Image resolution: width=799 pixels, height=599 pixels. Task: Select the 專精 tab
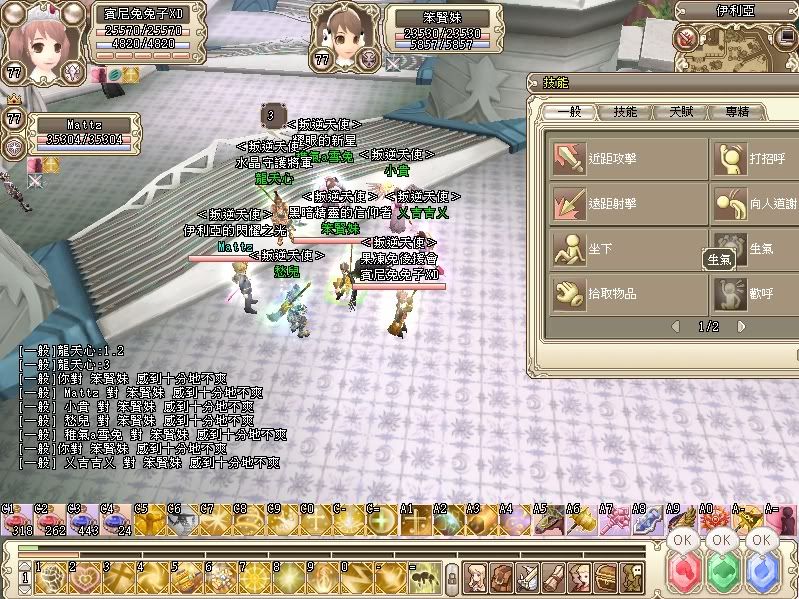pyautogui.click(x=738, y=112)
